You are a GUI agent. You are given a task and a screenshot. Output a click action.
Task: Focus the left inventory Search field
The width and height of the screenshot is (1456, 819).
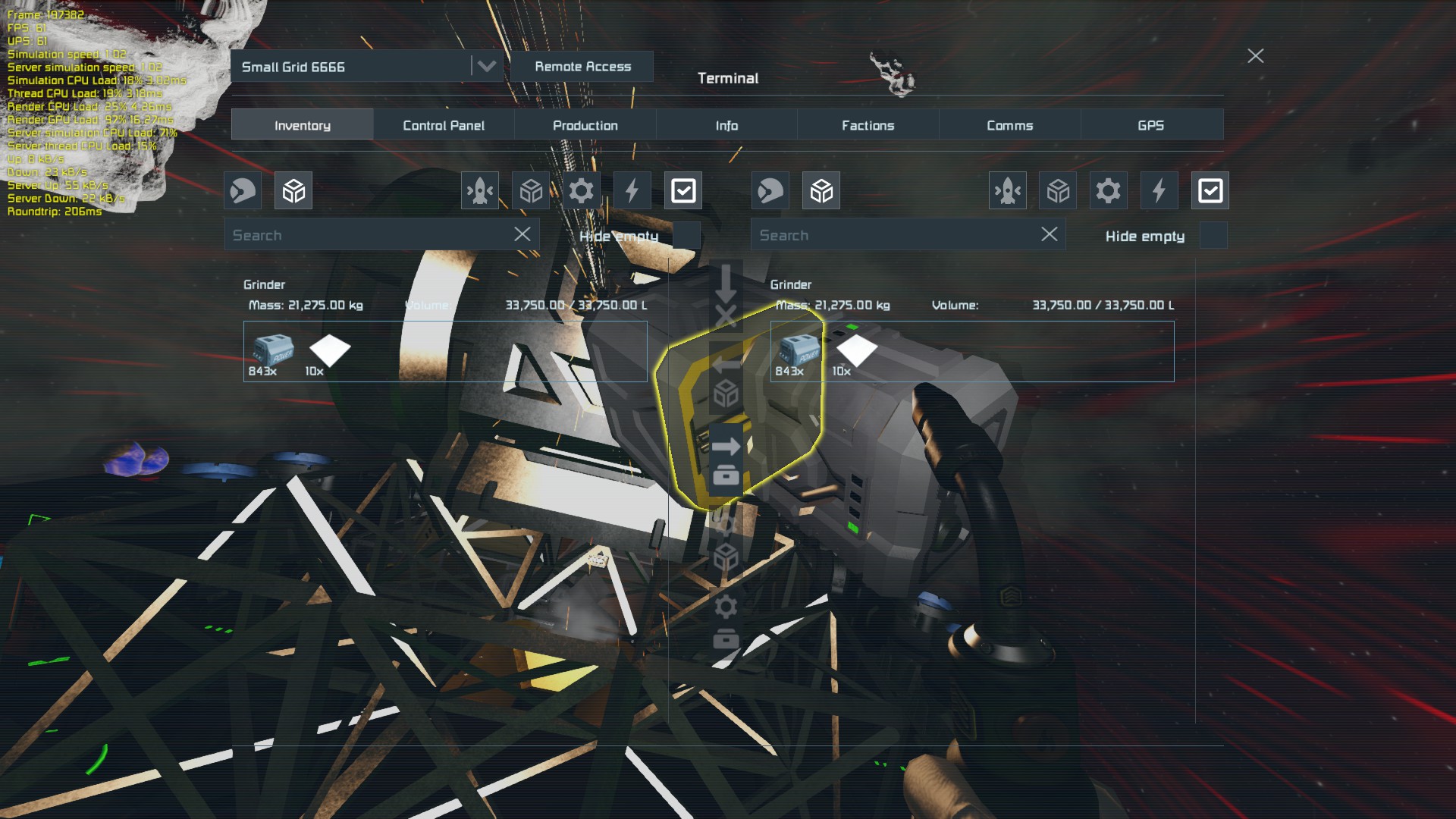point(368,235)
